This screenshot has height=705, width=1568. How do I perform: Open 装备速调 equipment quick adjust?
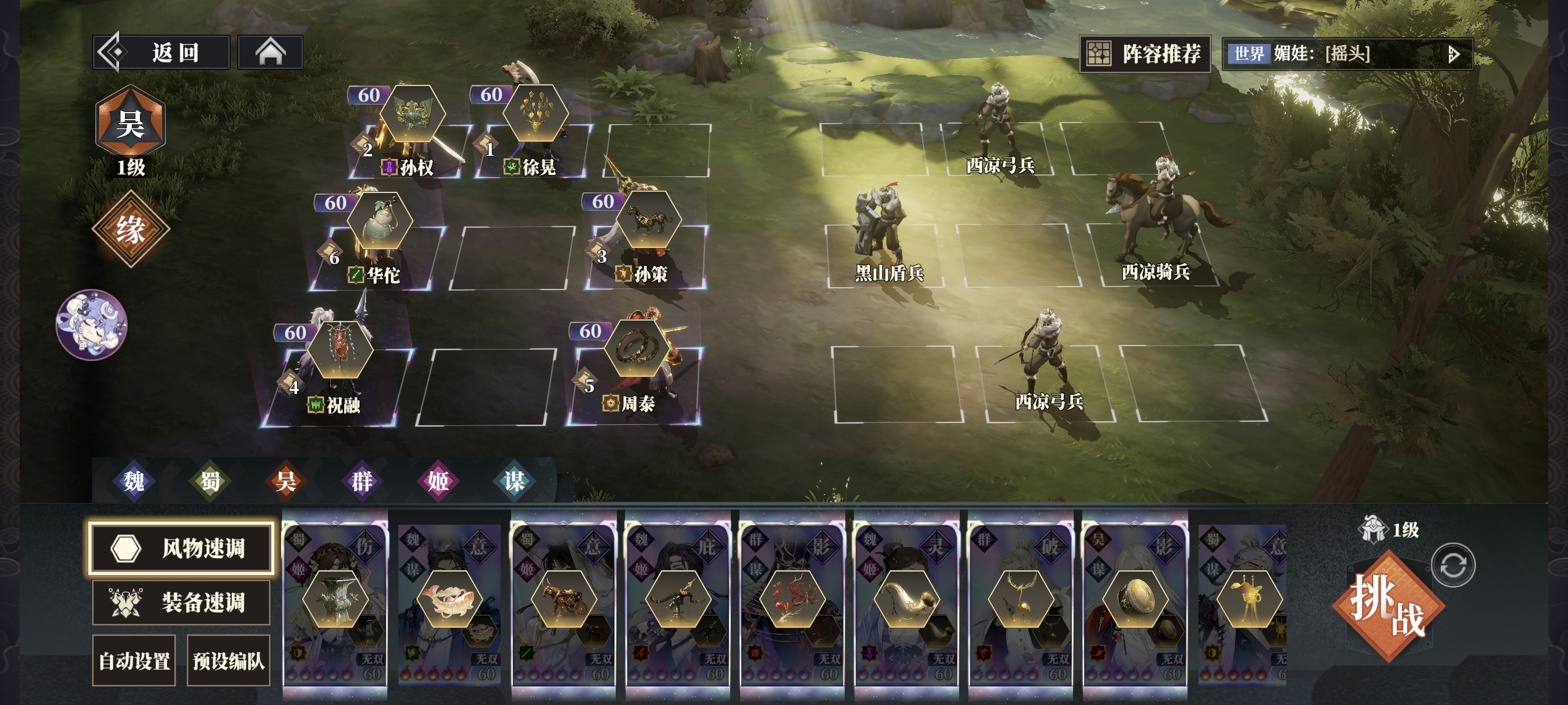click(x=181, y=602)
